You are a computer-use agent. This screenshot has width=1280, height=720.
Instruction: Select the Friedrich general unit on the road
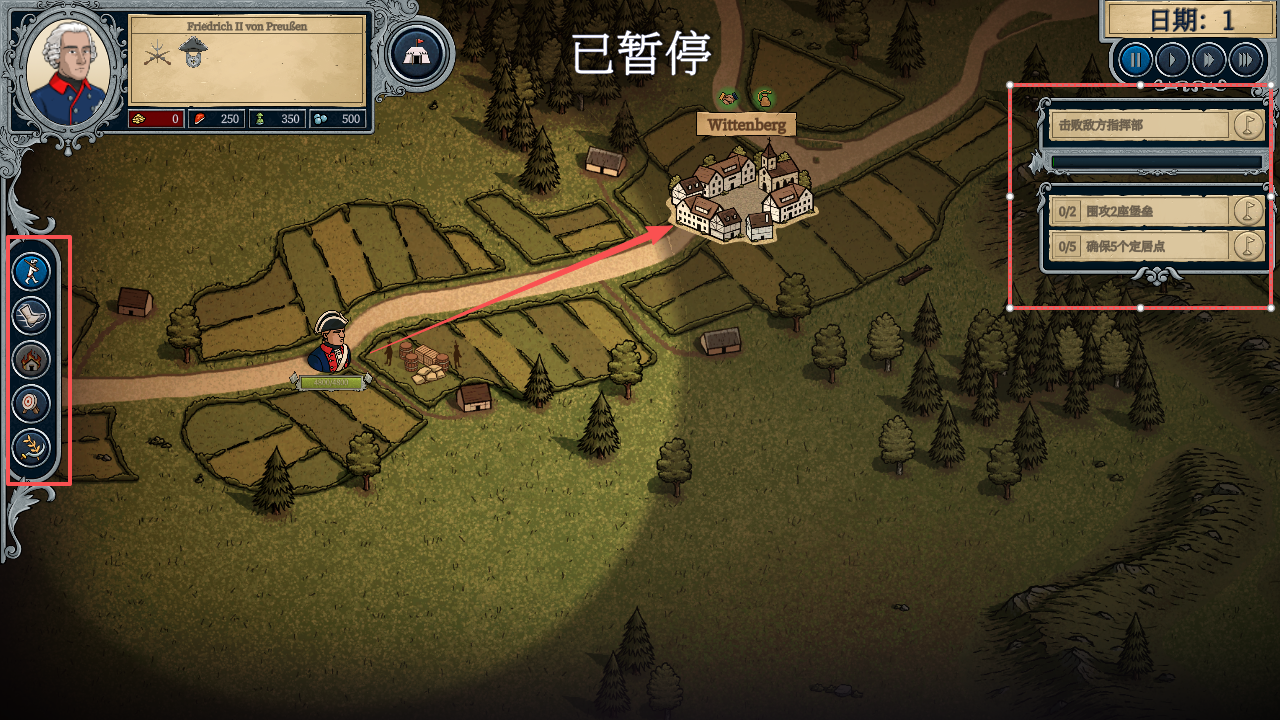click(x=331, y=342)
